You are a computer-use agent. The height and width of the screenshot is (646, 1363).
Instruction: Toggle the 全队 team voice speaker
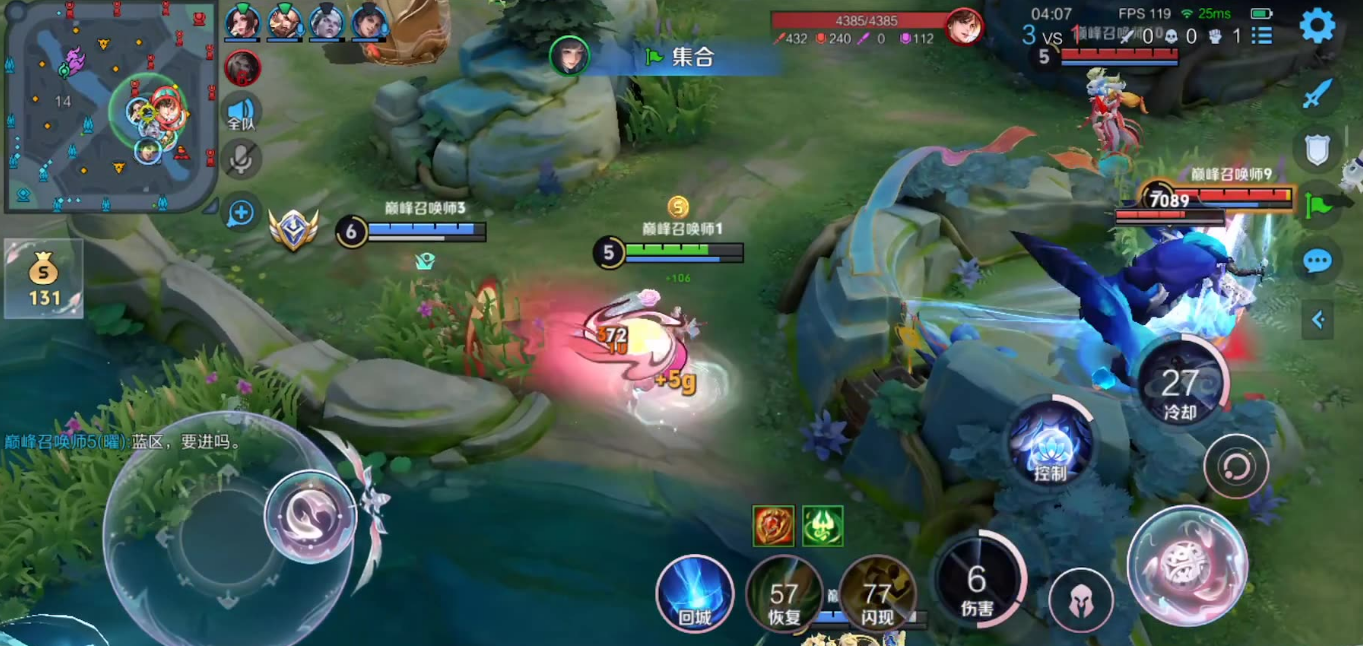pos(241,113)
